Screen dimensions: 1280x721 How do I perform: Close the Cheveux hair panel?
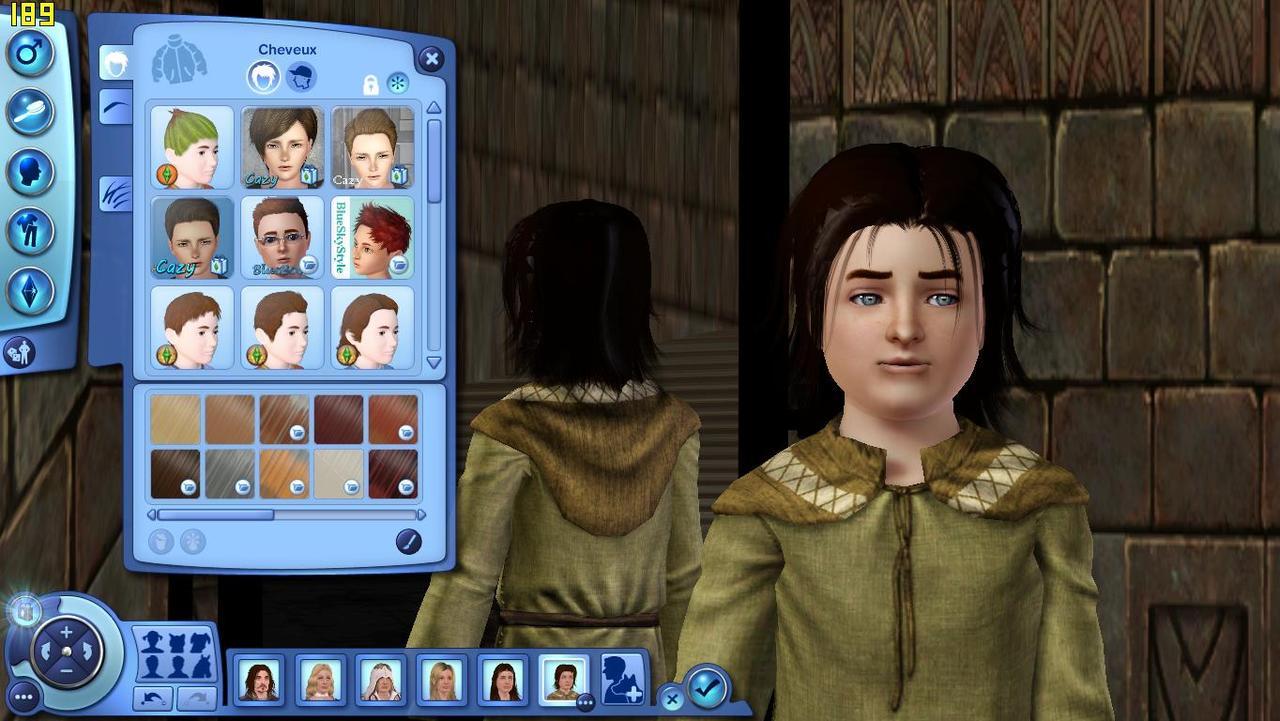(431, 59)
